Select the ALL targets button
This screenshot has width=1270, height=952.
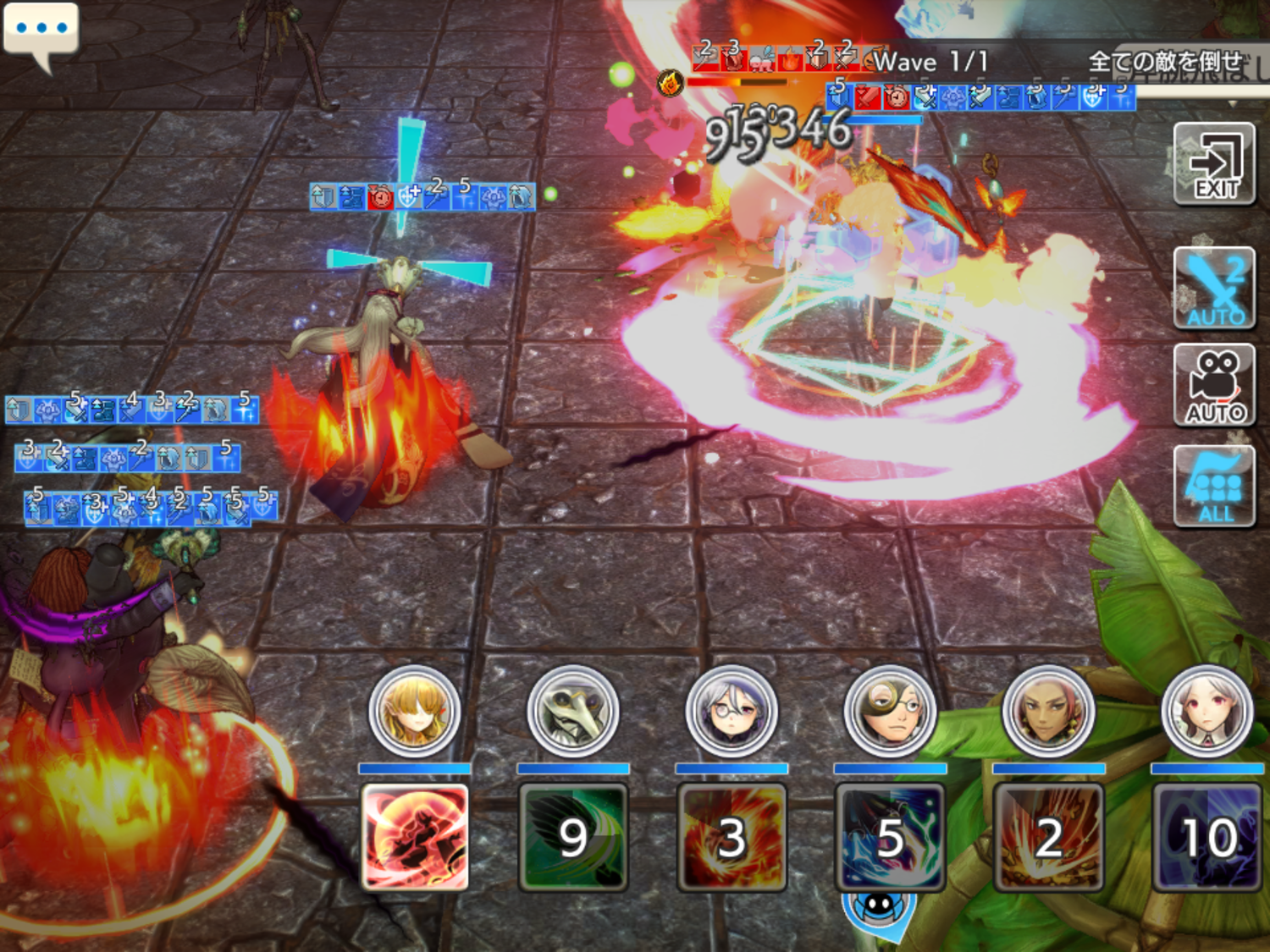[x=1214, y=487]
